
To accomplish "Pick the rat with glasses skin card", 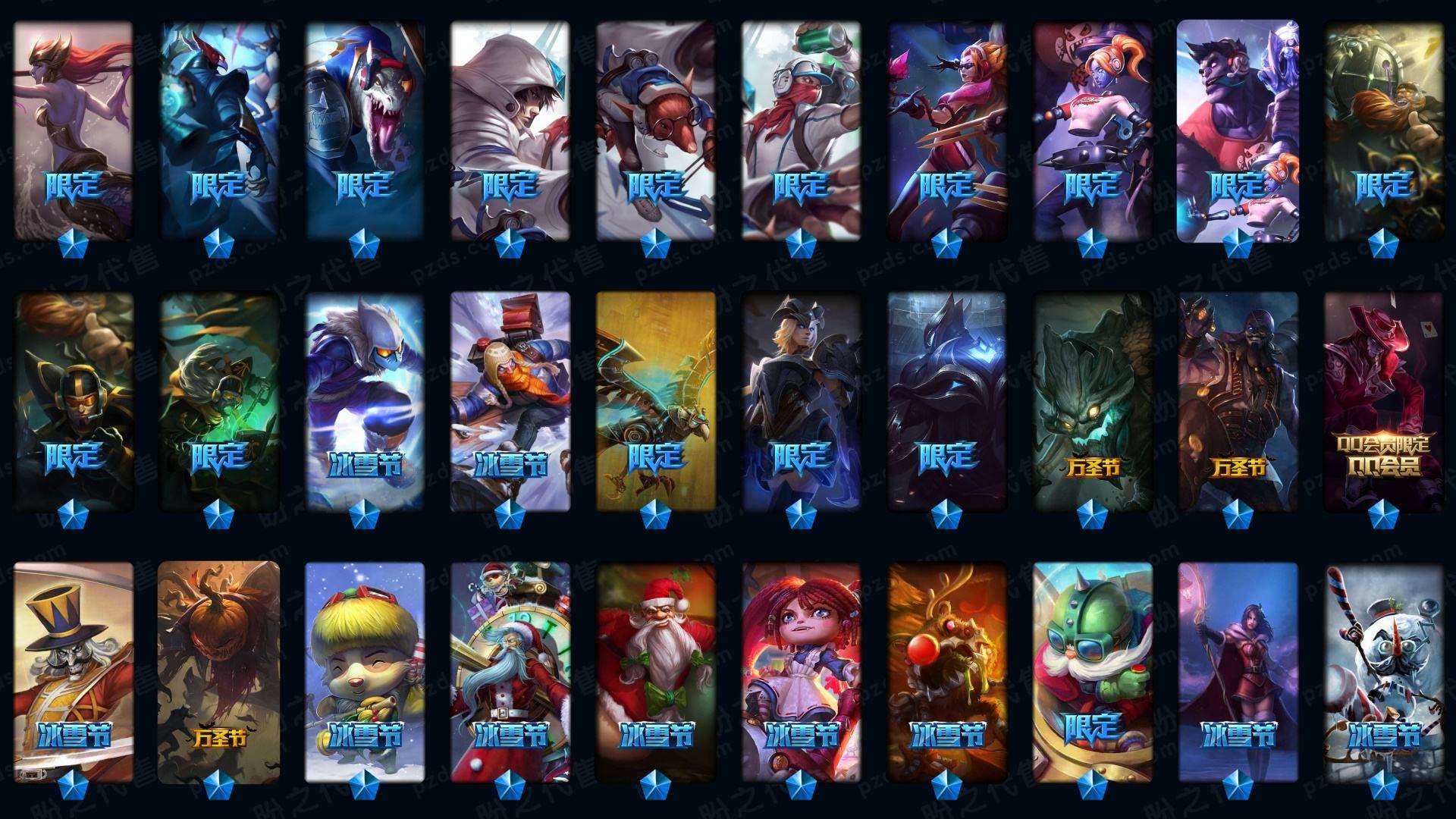I will [655, 129].
